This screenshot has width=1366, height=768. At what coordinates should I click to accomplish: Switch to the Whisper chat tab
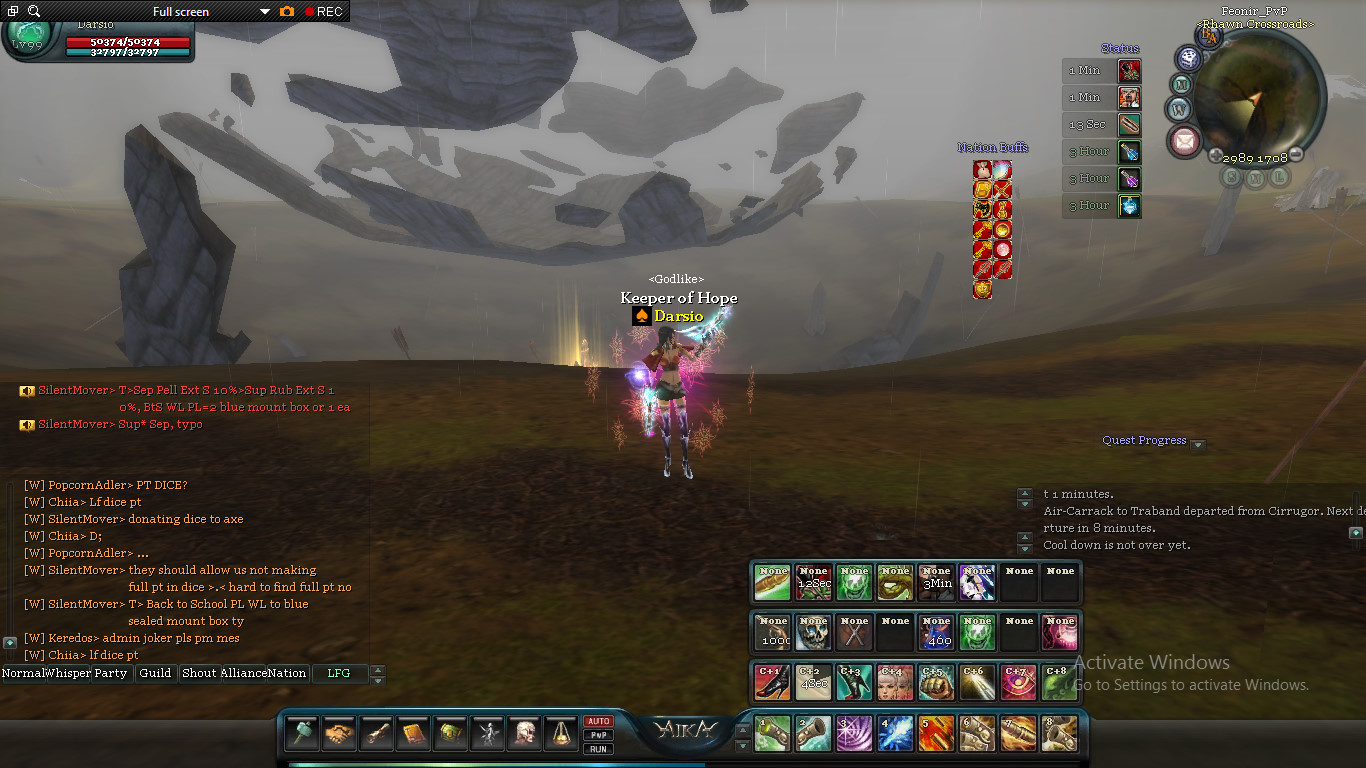click(68, 673)
